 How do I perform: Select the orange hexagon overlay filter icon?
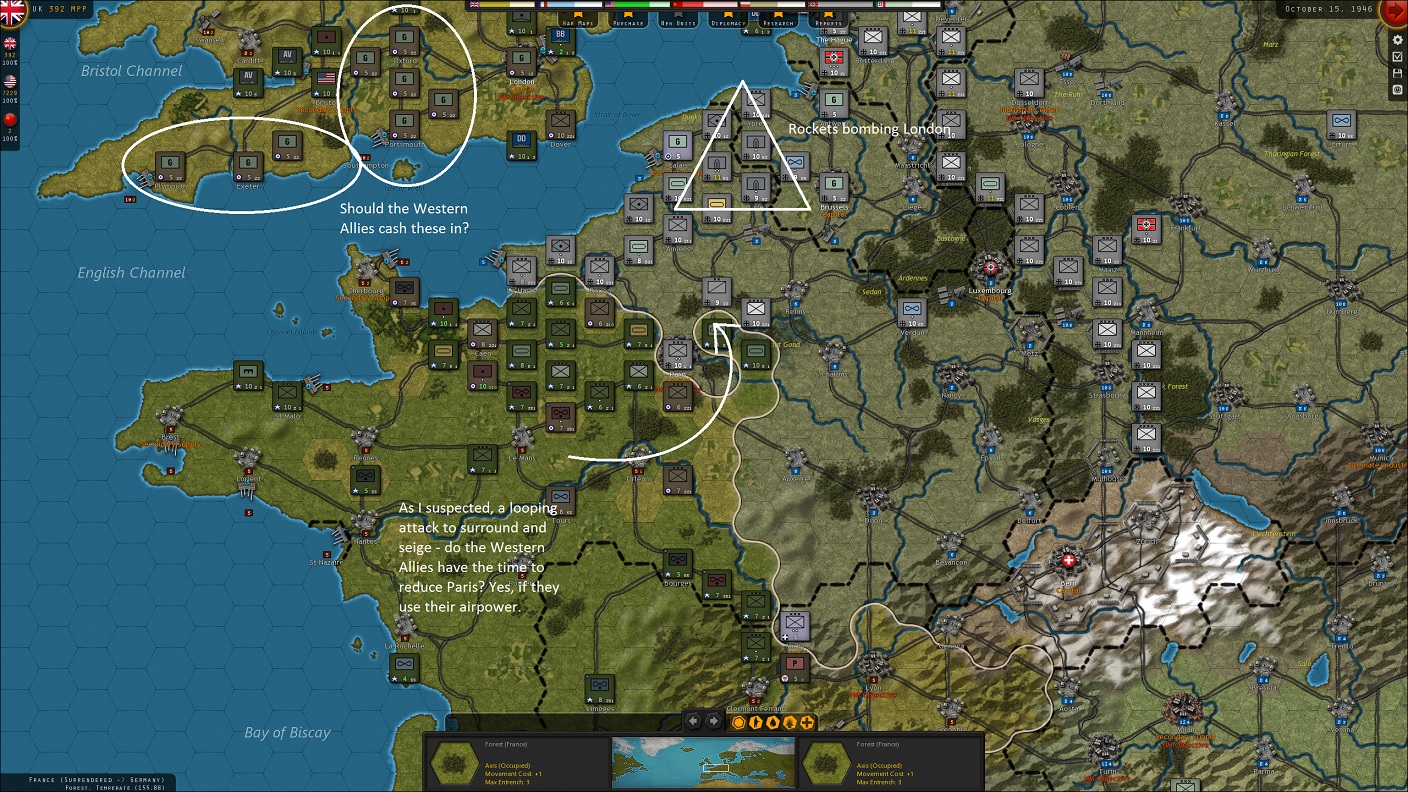(738, 722)
